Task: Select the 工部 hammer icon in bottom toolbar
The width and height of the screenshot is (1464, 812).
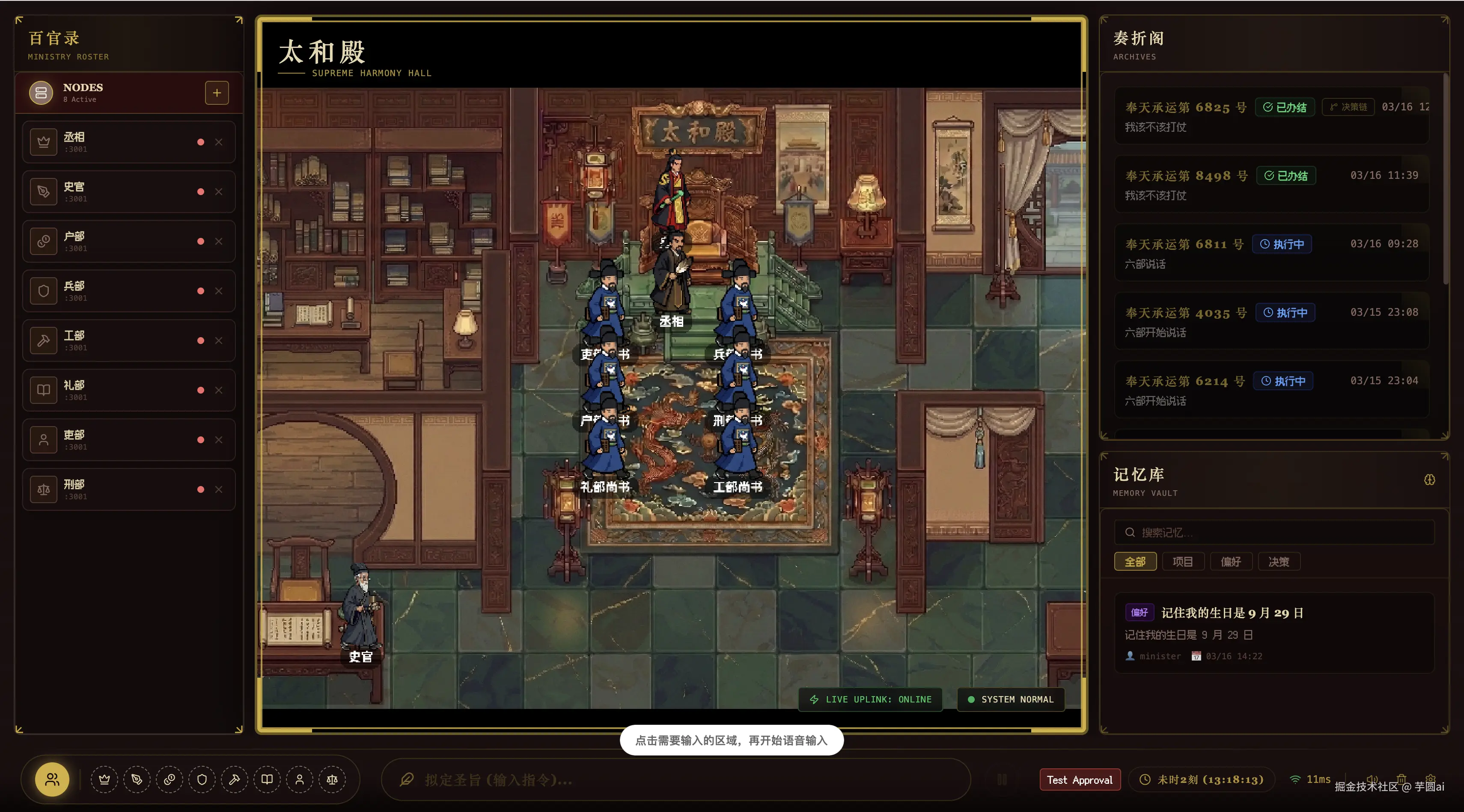Action: point(235,779)
